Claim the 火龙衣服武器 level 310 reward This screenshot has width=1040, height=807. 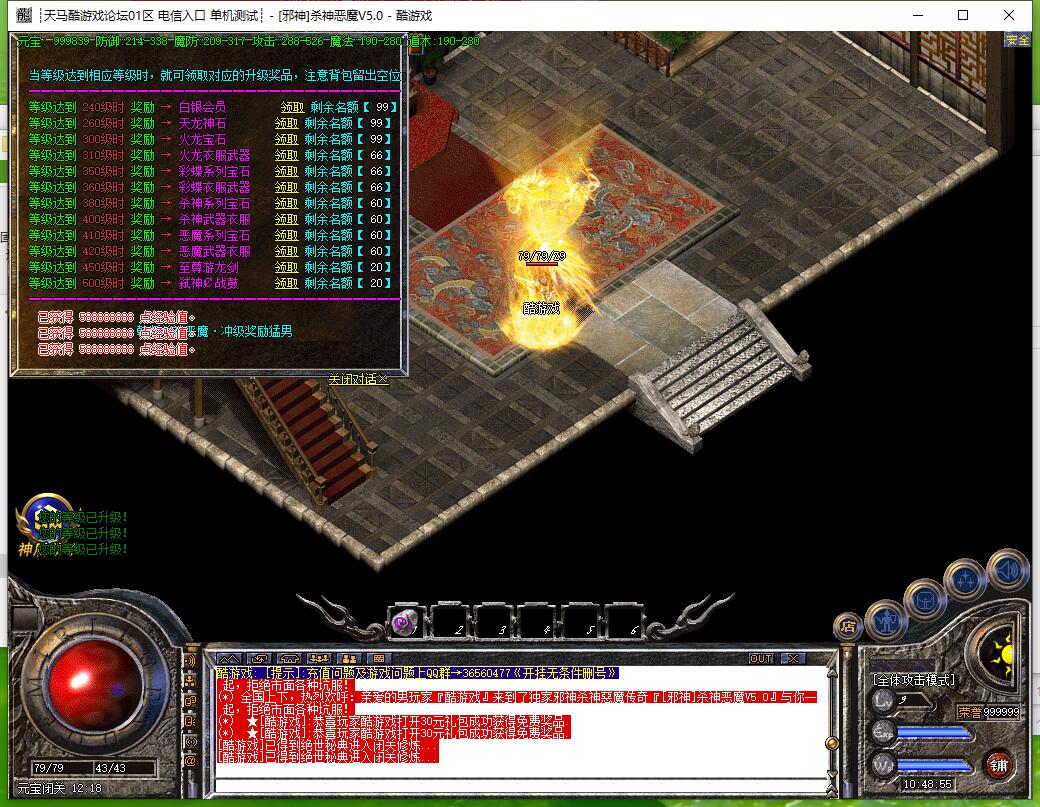pyautogui.click(x=287, y=155)
